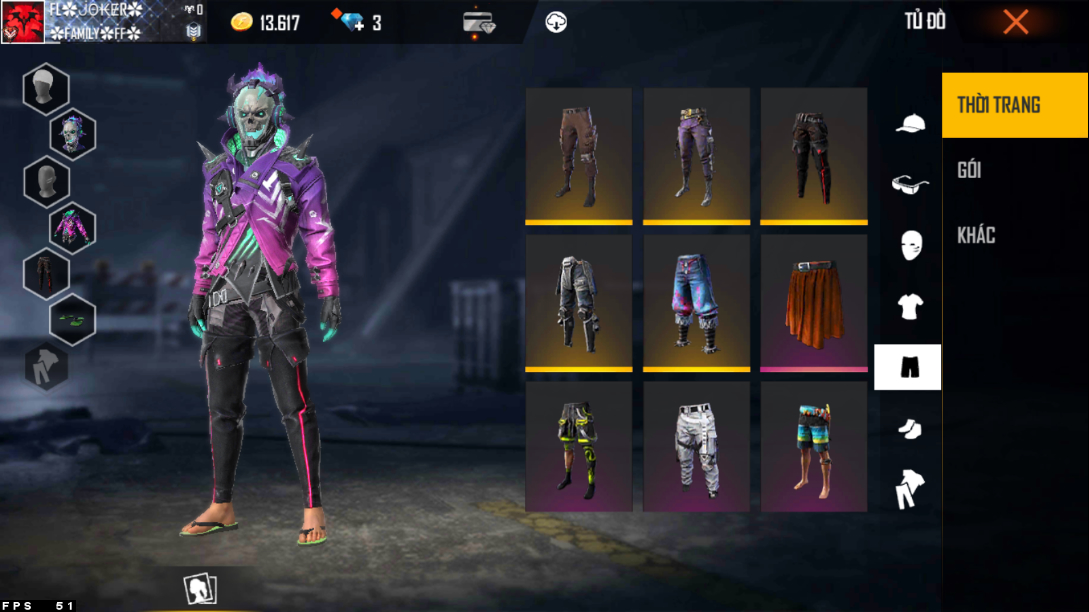
Task: Select the shorts bottoms category
Action: tap(908, 367)
